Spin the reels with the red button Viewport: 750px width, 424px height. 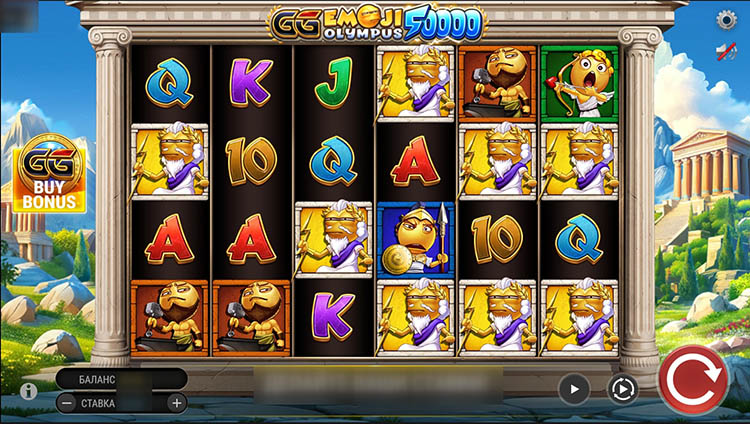tap(693, 381)
